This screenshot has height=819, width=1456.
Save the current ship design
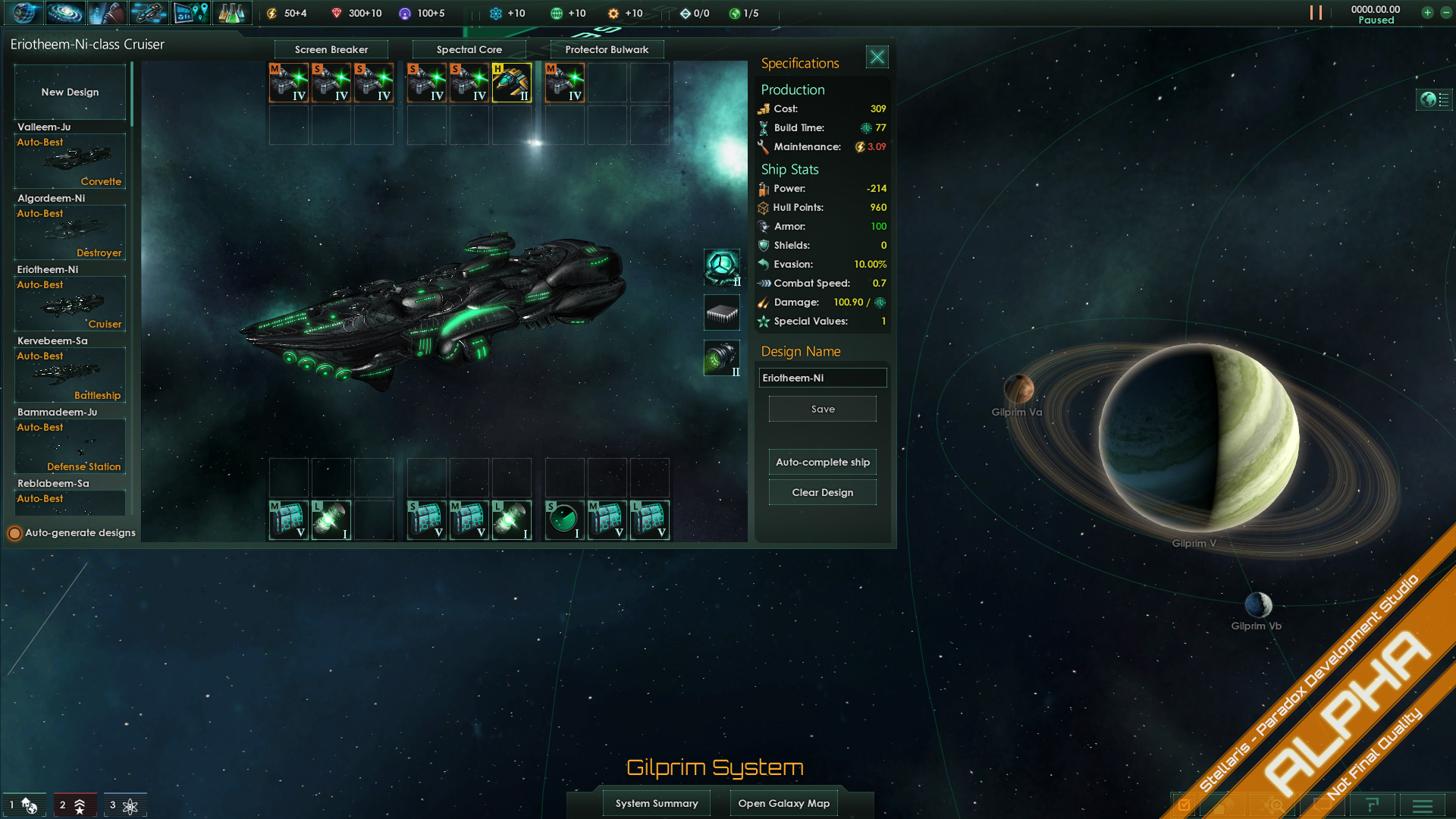(823, 409)
